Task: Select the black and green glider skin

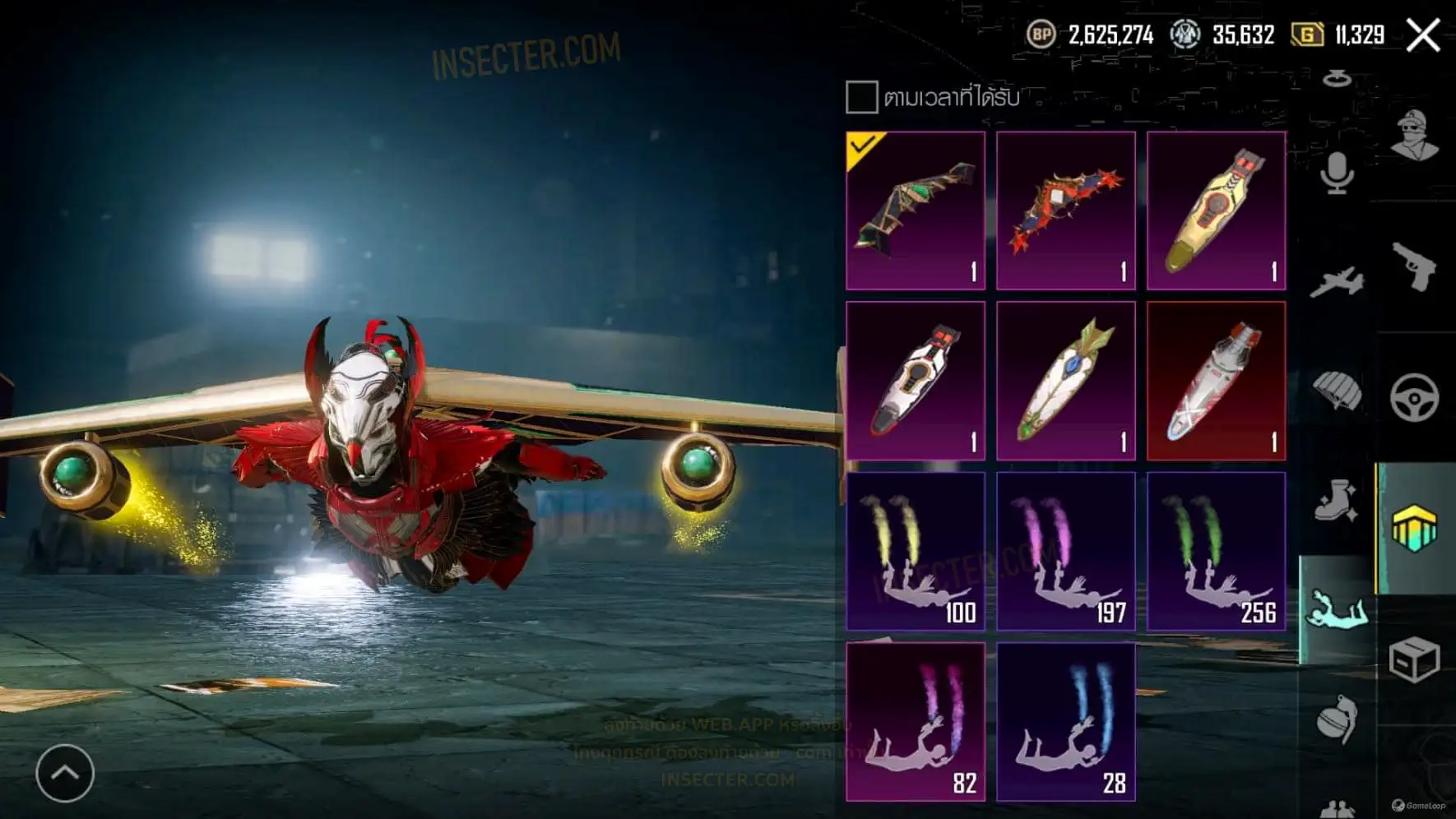Action: click(916, 211)
